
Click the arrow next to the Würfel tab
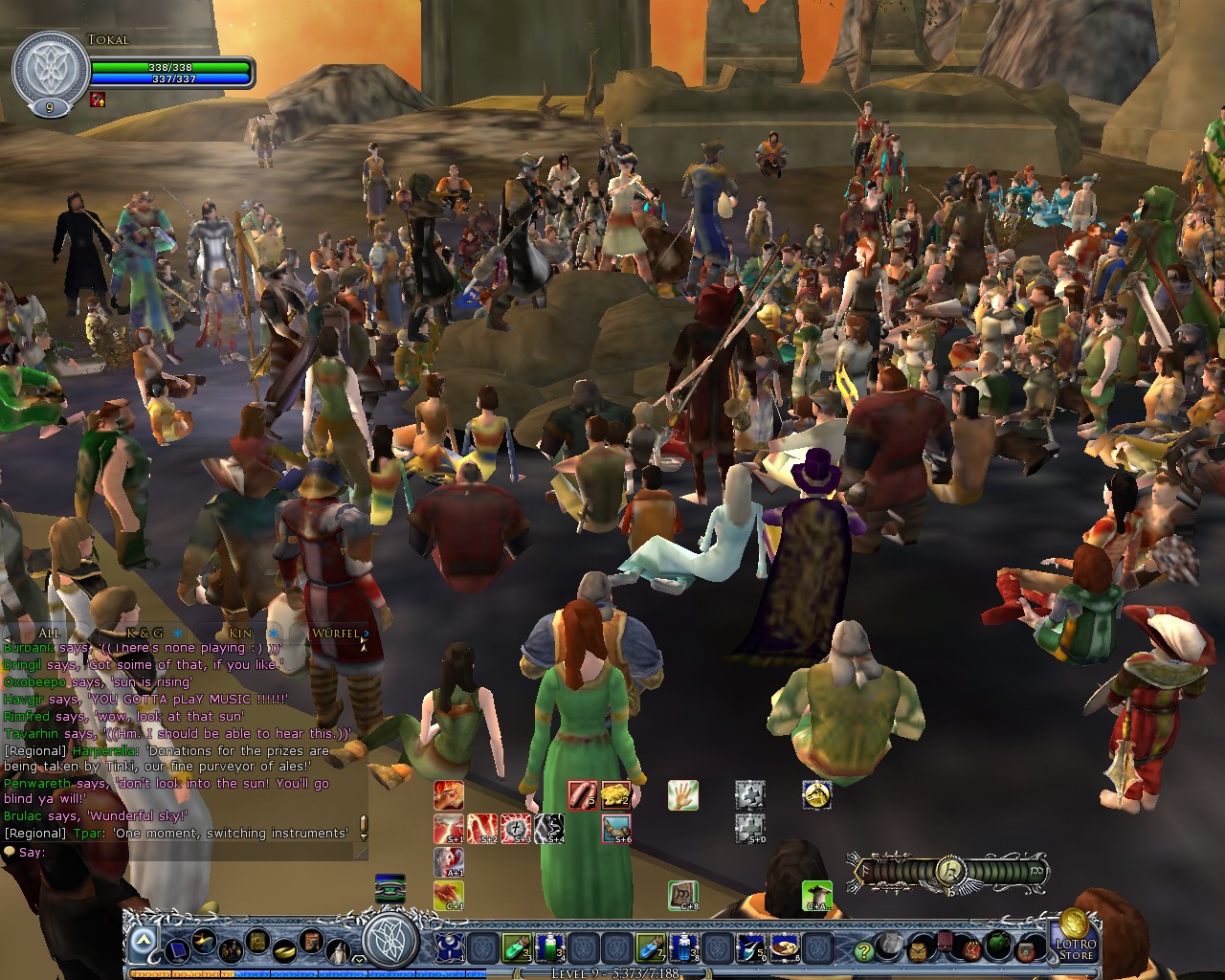click(366, 633)
